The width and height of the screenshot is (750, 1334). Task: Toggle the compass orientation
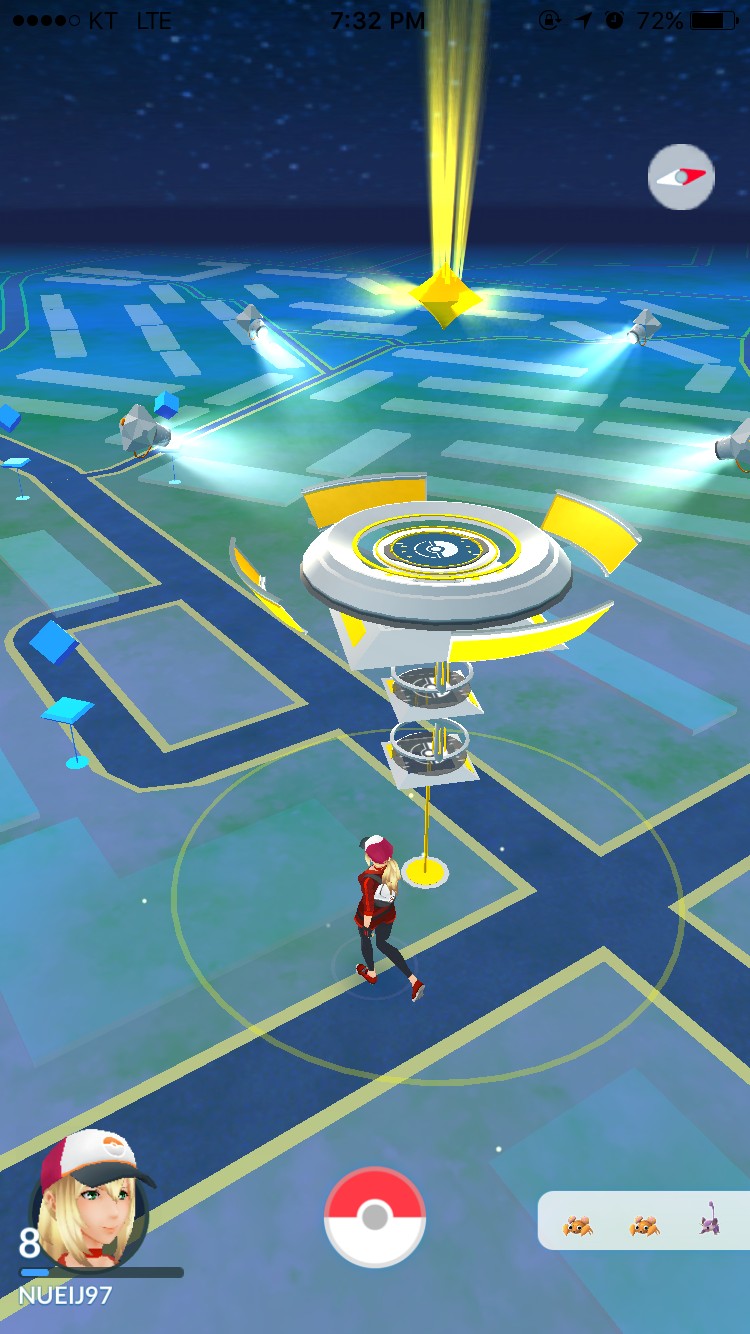681,177
